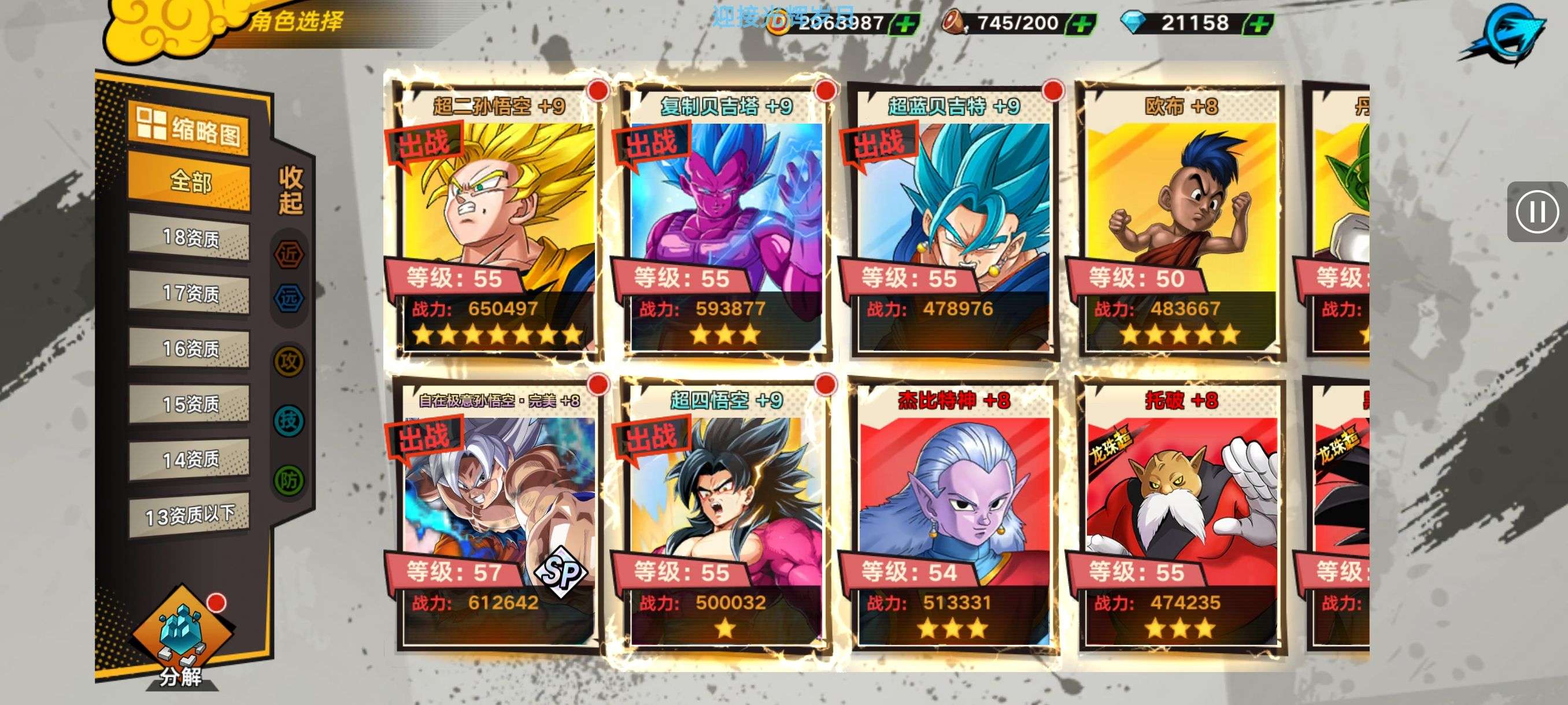
Task: Show 13资质以下 characters
Action: coord(189,515)
